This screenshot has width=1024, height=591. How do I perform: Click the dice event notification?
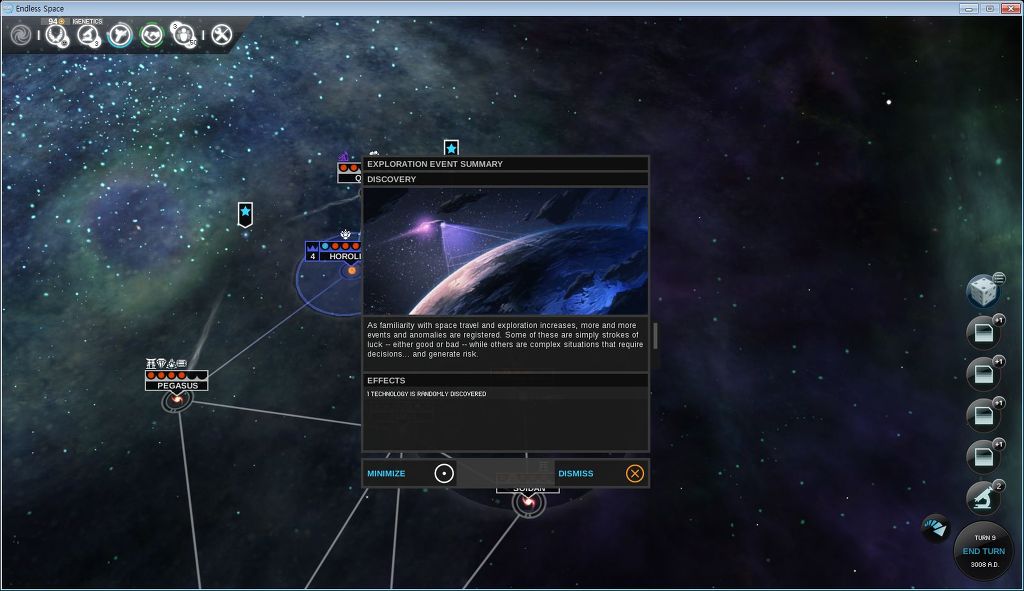(x=983, y=292)
